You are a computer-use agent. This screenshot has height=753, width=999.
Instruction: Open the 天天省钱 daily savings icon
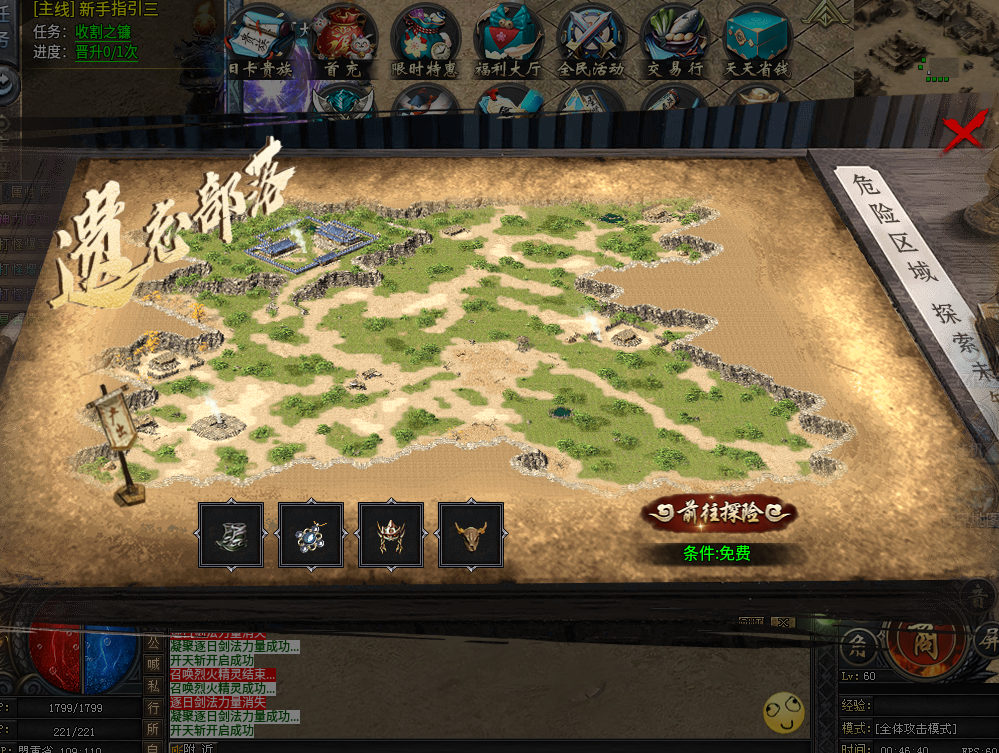click(757, 40)
